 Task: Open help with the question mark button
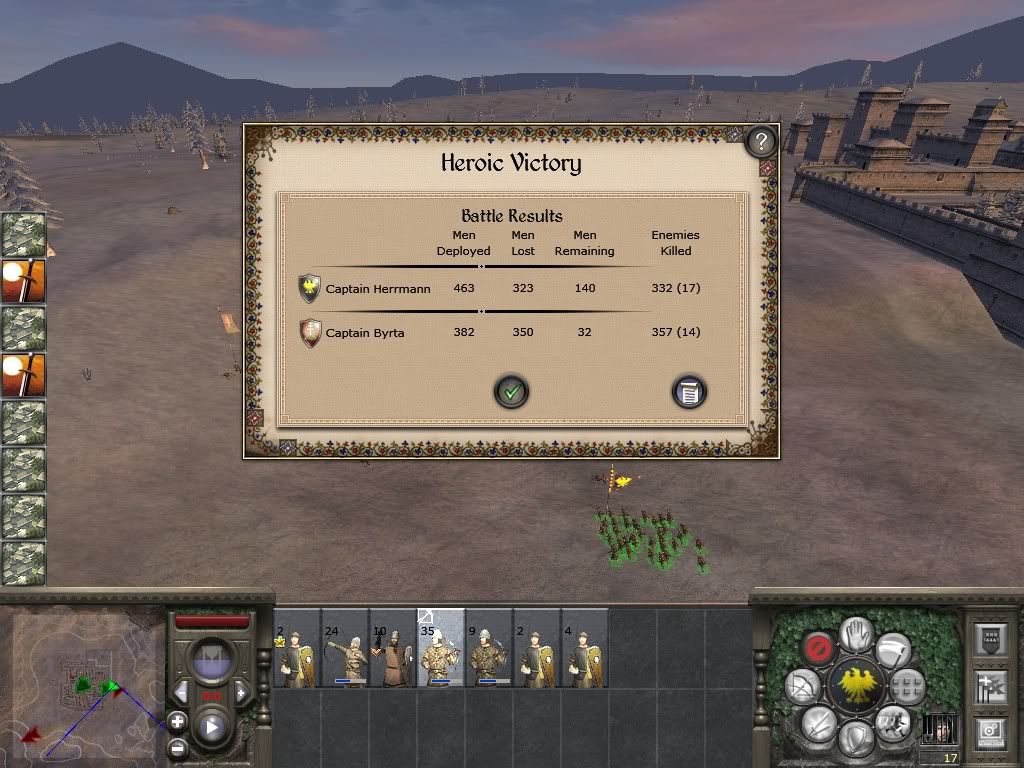[x=761, y=141]
